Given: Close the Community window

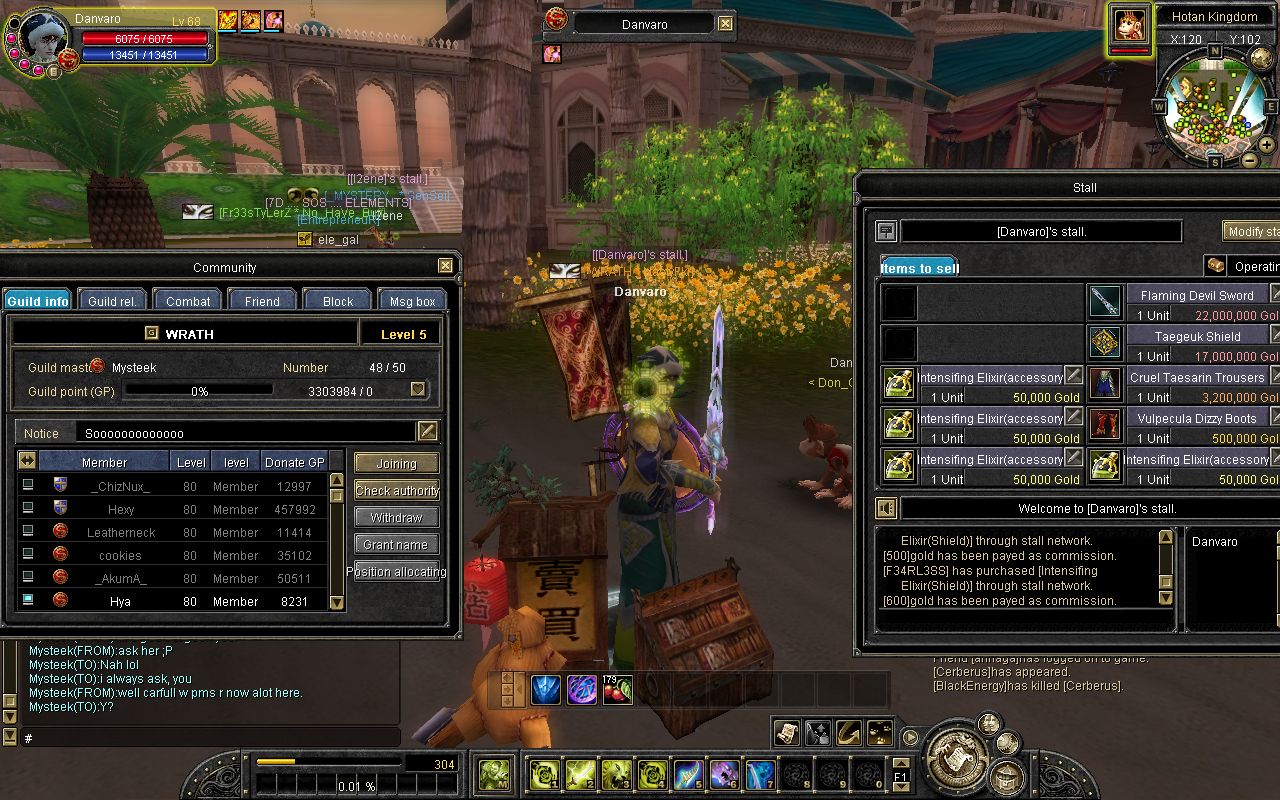Looking at the screenshot, I should click(445, 266).
